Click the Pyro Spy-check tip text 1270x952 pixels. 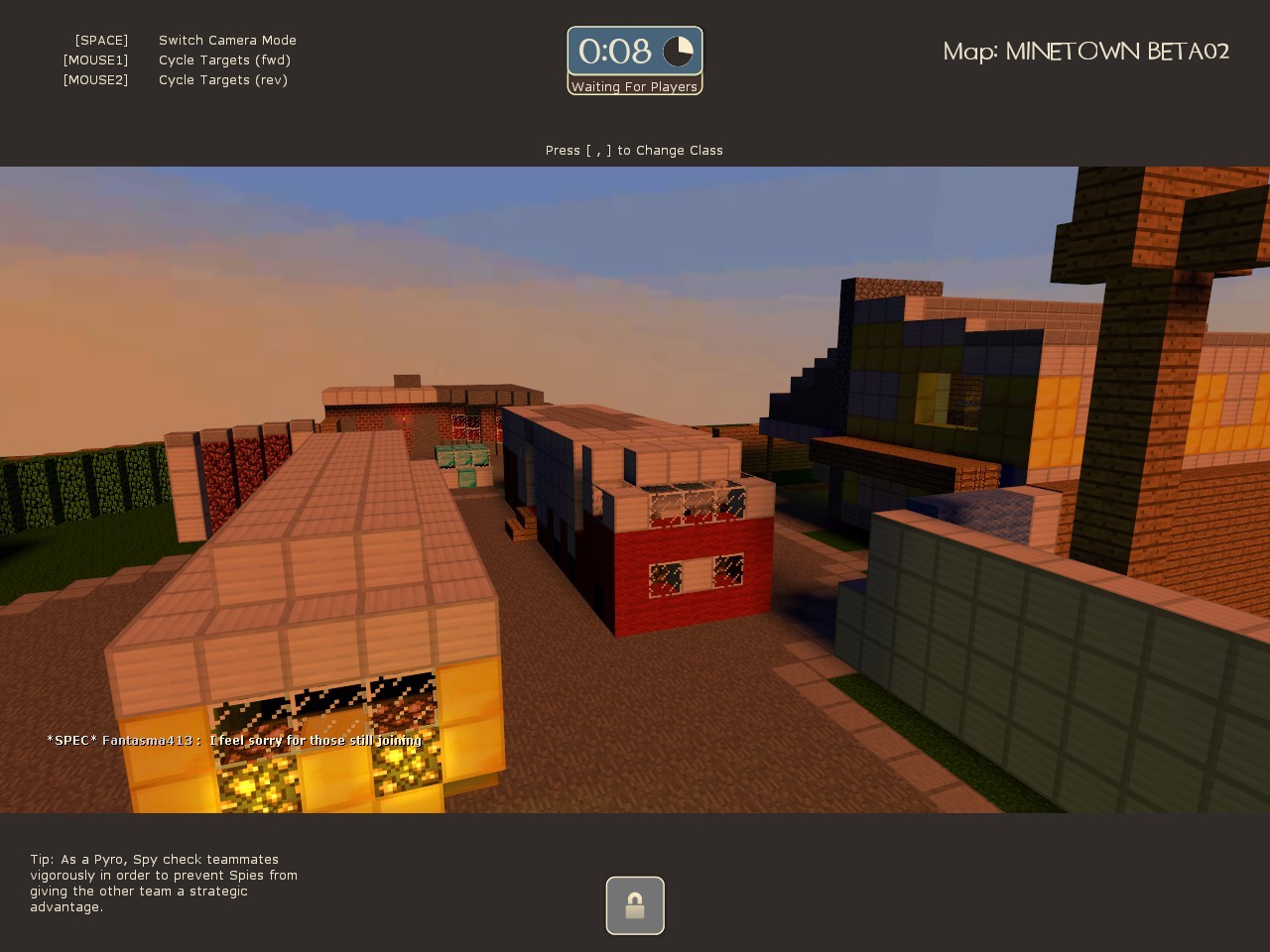163,883
